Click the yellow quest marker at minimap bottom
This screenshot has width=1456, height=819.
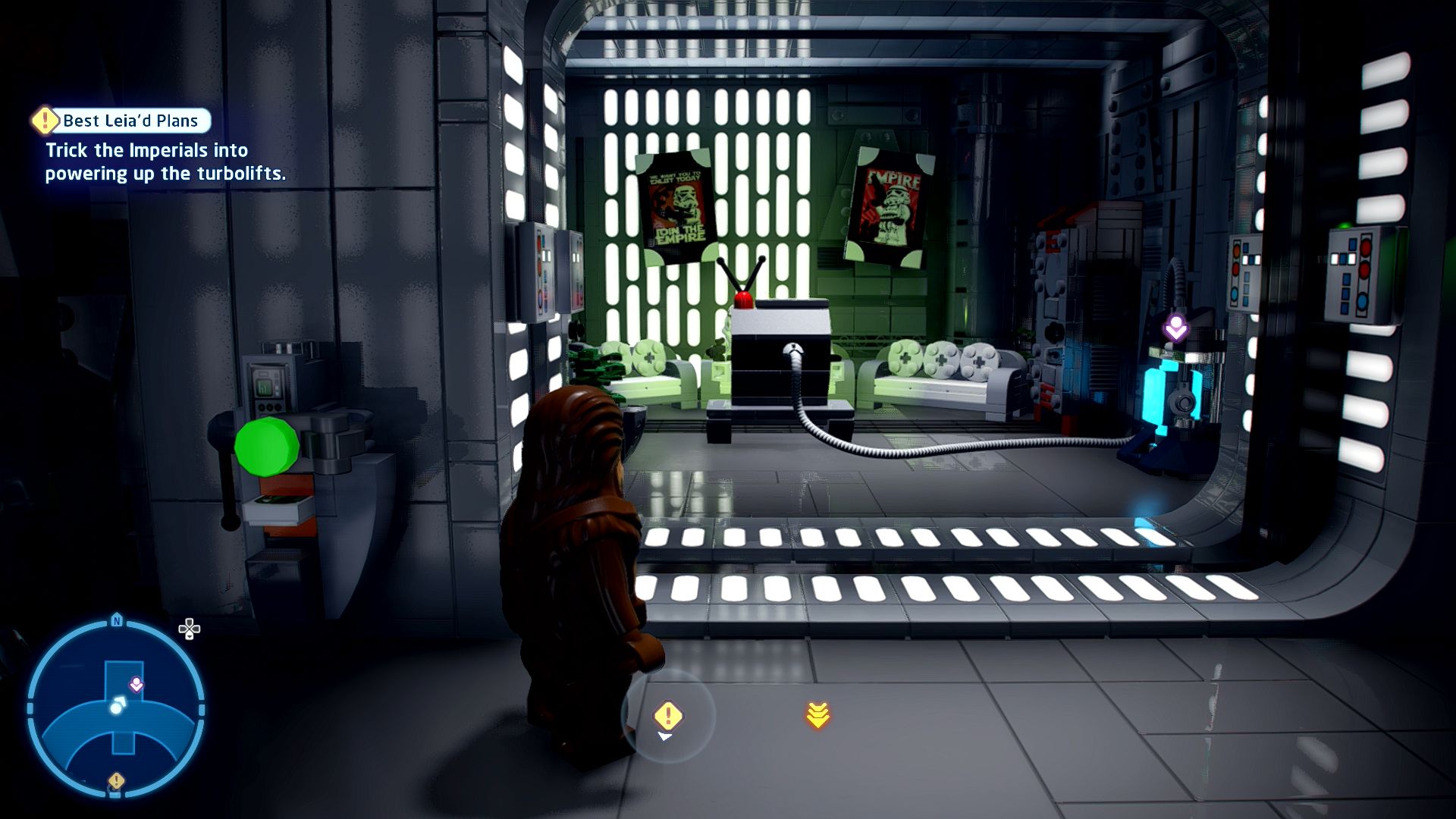[x=116, y=780]
